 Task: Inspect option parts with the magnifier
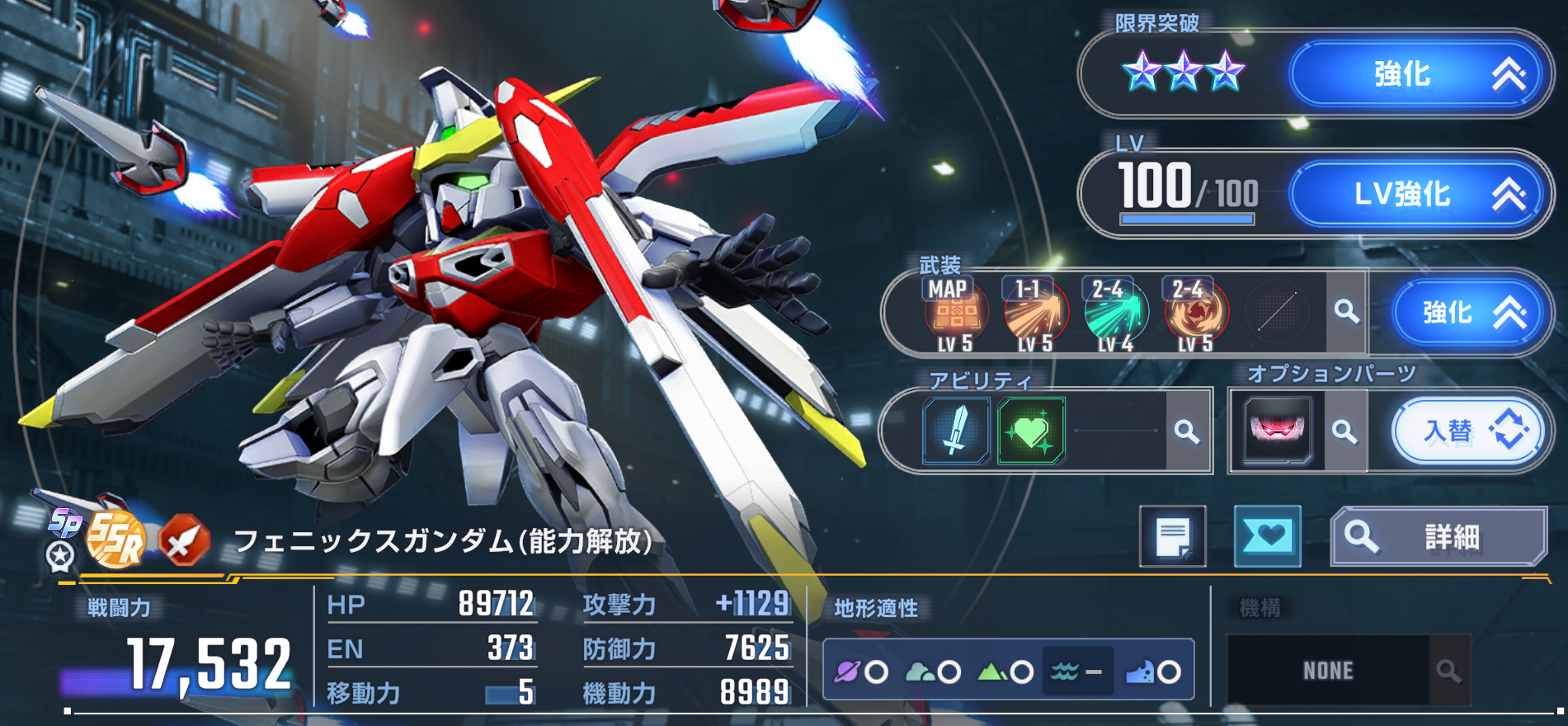[x=1344, y=431]
